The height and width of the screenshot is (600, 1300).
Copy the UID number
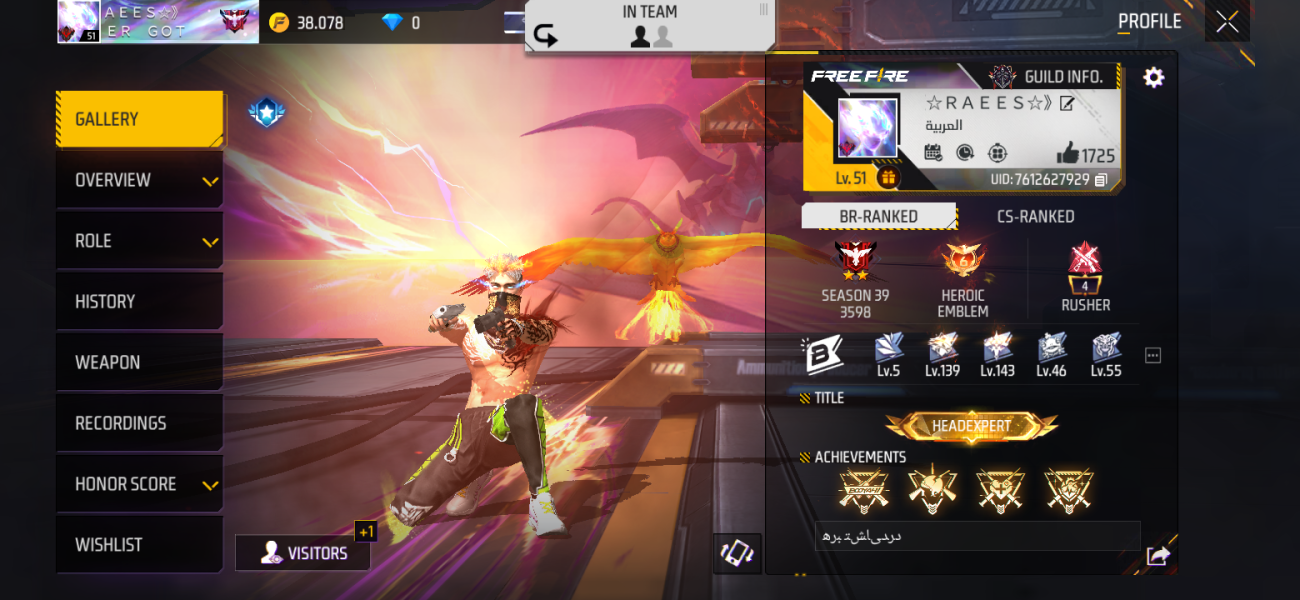(1101, 180)
